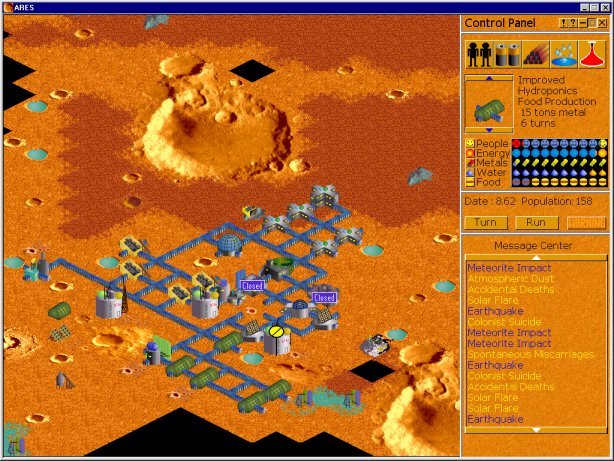Choose the Energy batteries category icon
The image size is (614, 461).
point(508,53)
